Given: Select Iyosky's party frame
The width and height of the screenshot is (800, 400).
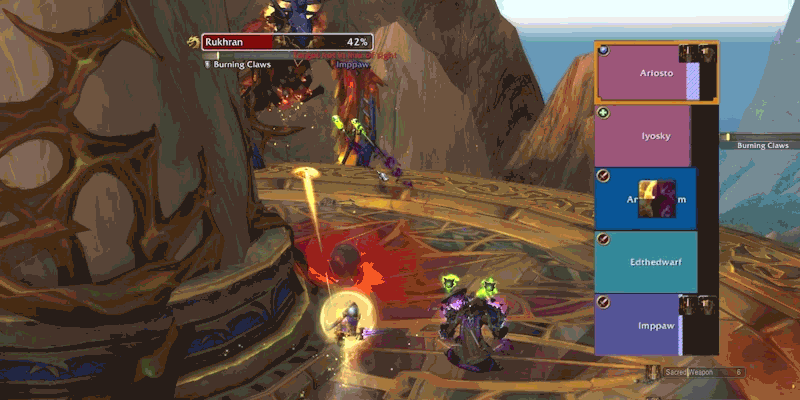Looking at the screenshot, I should pos(643,136).
